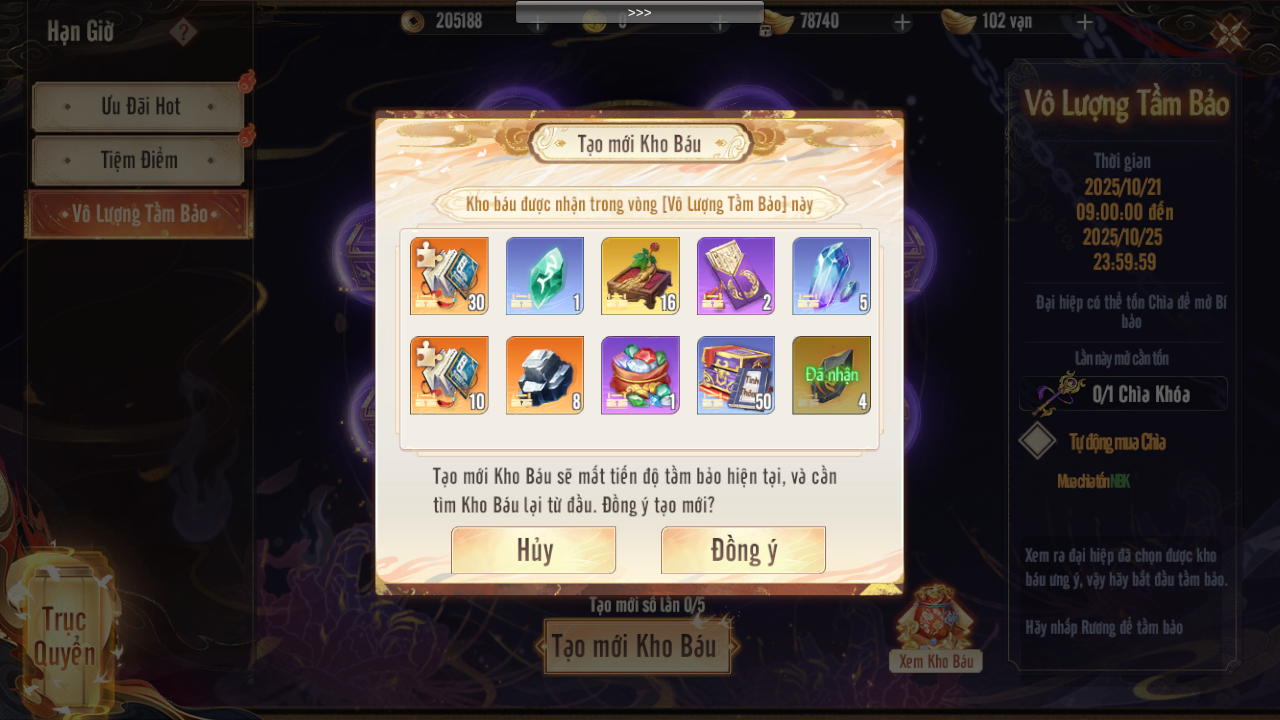
Task: Choose the treasure chest reward with 50
Action: 736,375
